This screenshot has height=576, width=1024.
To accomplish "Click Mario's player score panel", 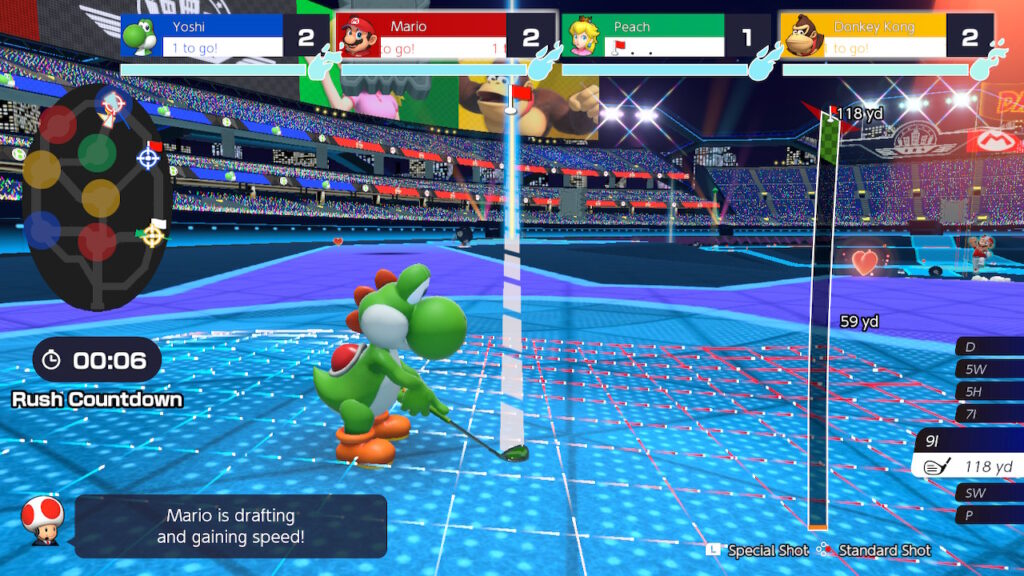I will (x=442, y=37).
